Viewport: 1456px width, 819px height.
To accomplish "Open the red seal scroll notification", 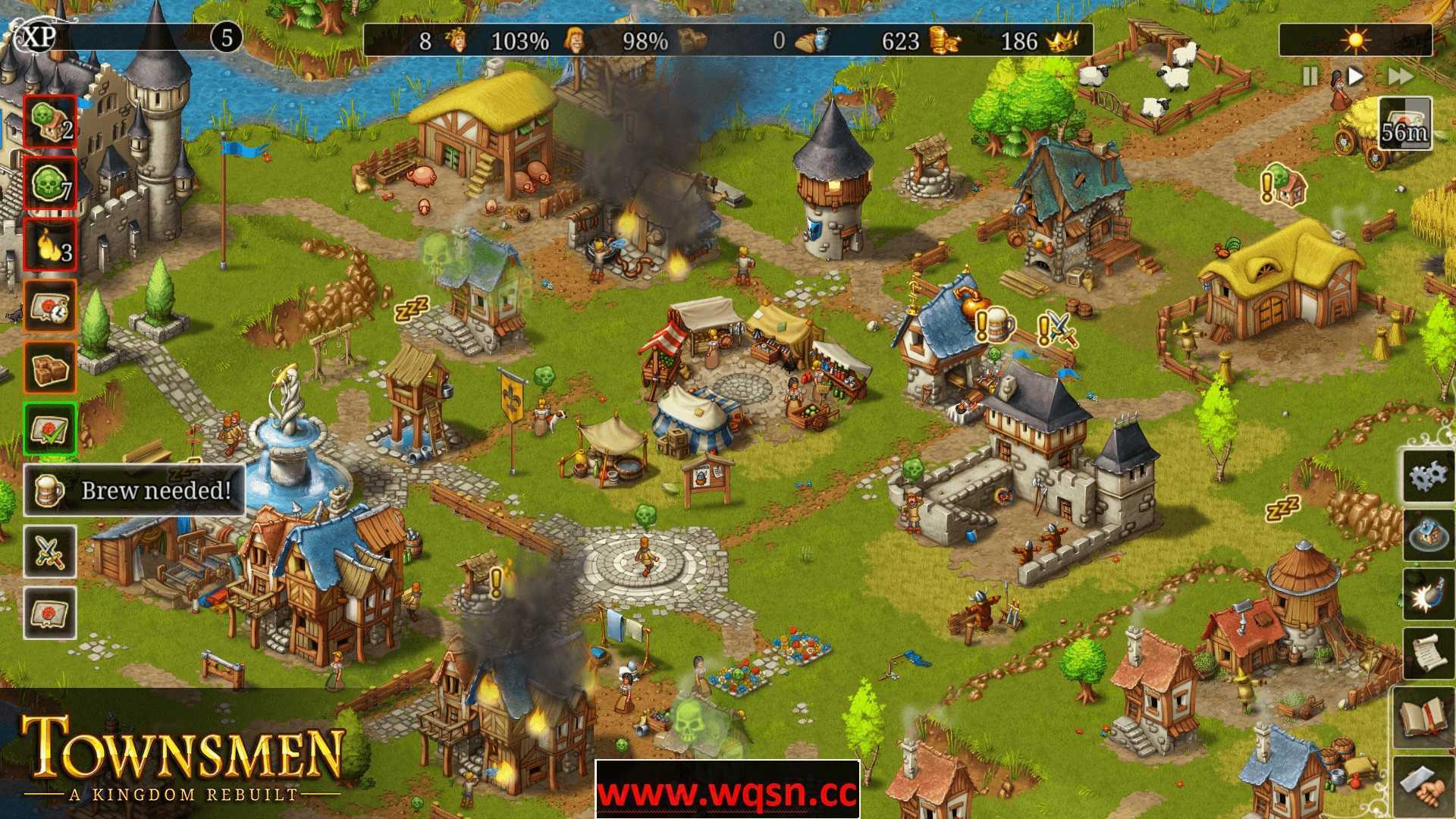I will pos(49,612).
